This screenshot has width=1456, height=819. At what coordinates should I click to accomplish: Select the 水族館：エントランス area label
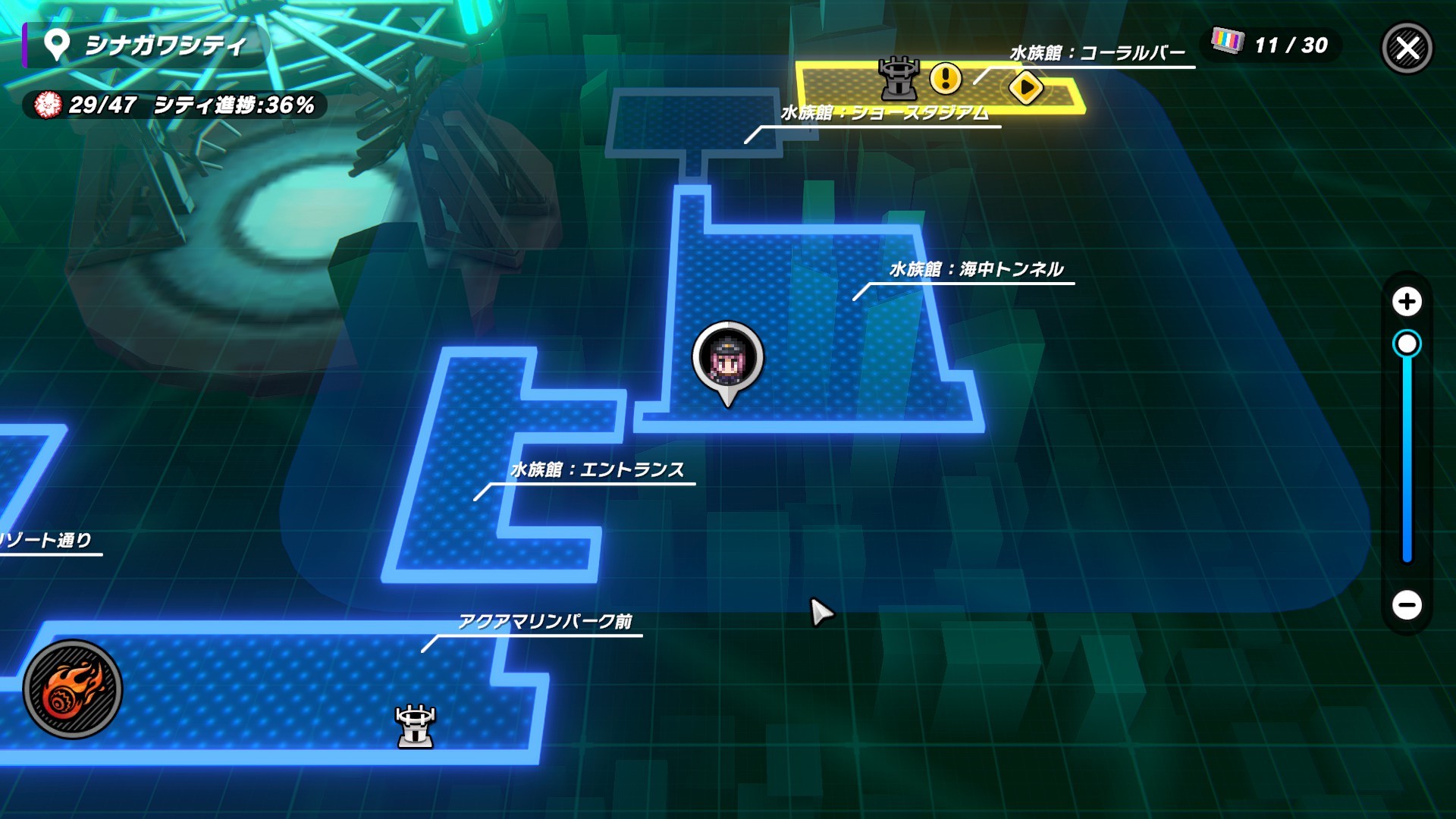[598, 470]
